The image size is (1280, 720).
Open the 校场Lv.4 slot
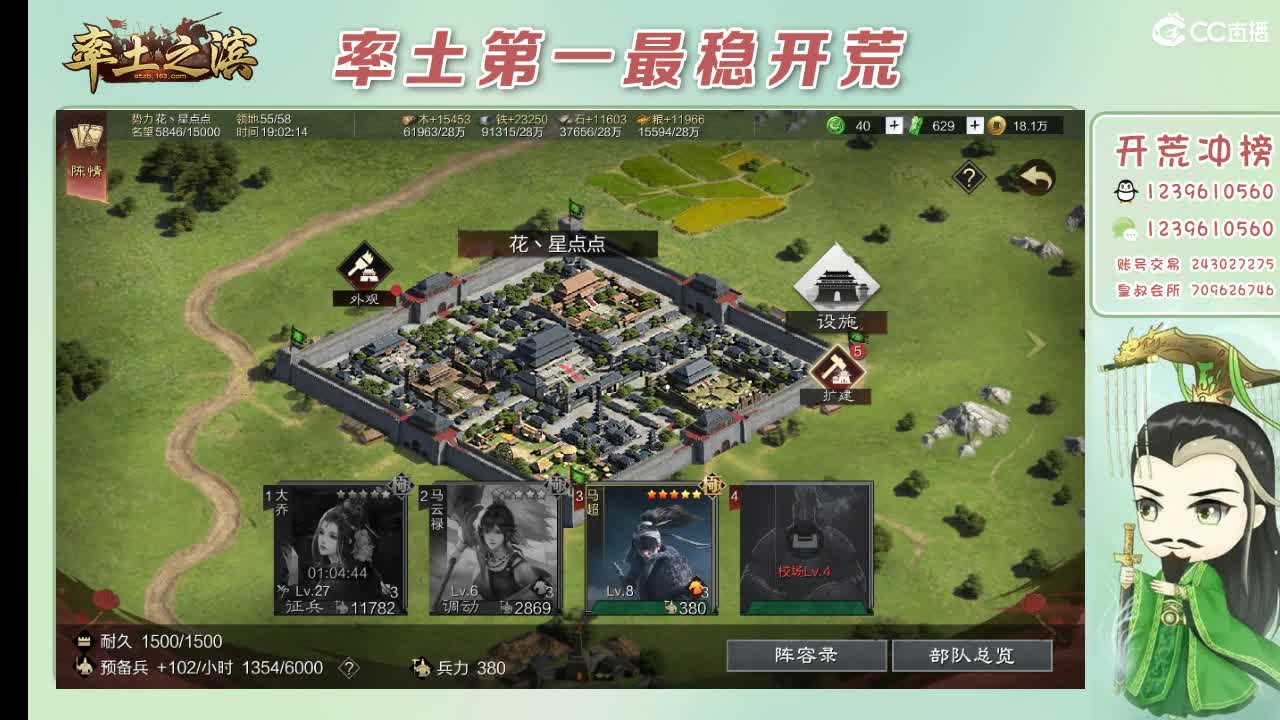pyautogui.click(x=808, y=550)
